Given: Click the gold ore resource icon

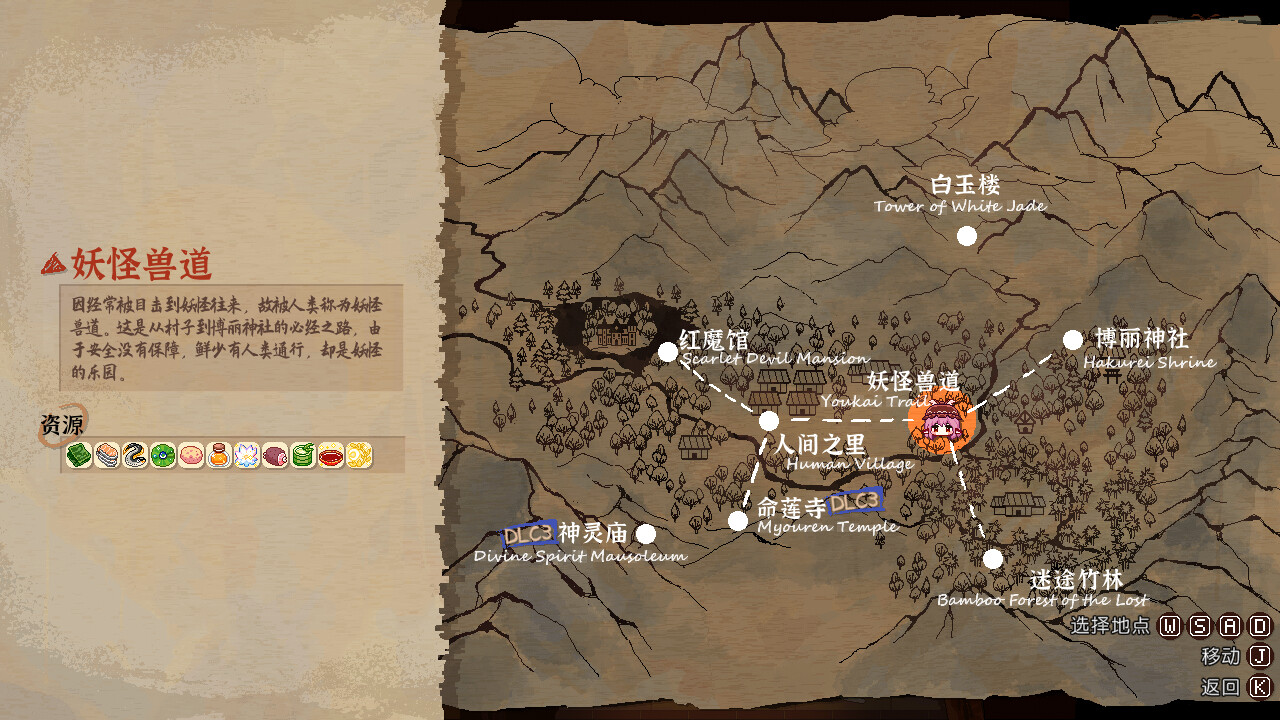Looking at the screenshot, I should click(361, 458).
